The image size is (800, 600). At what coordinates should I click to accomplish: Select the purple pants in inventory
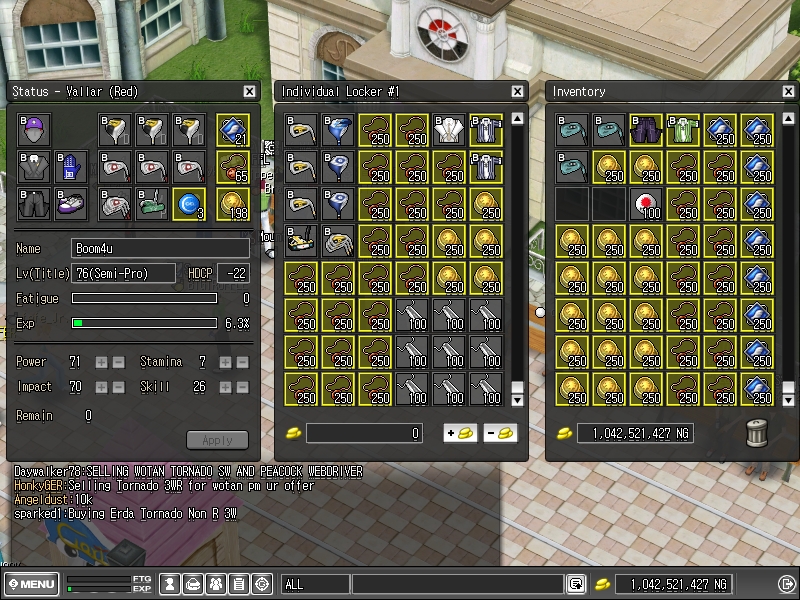coord(647,130)
